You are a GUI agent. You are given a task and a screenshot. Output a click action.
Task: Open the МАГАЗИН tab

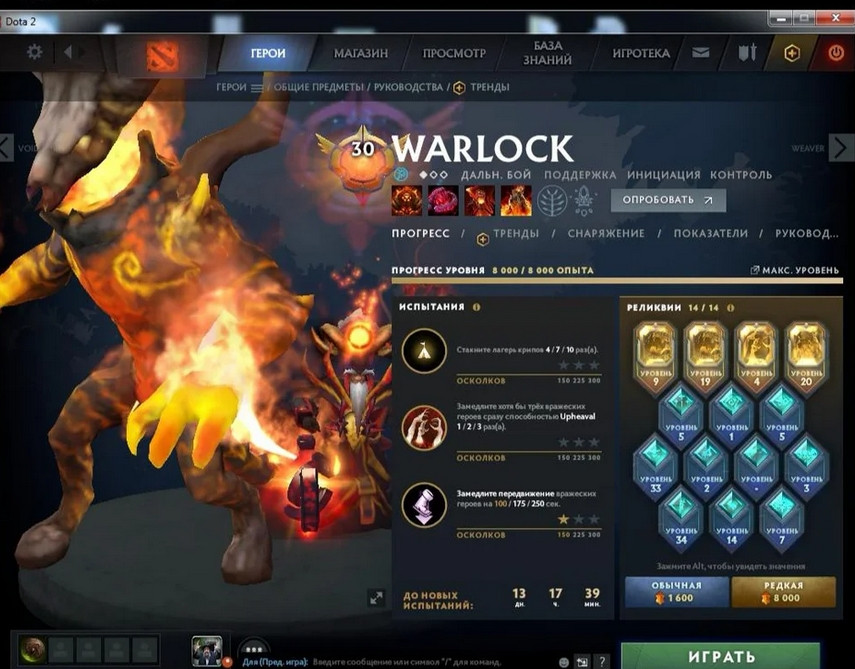[361, 53]
